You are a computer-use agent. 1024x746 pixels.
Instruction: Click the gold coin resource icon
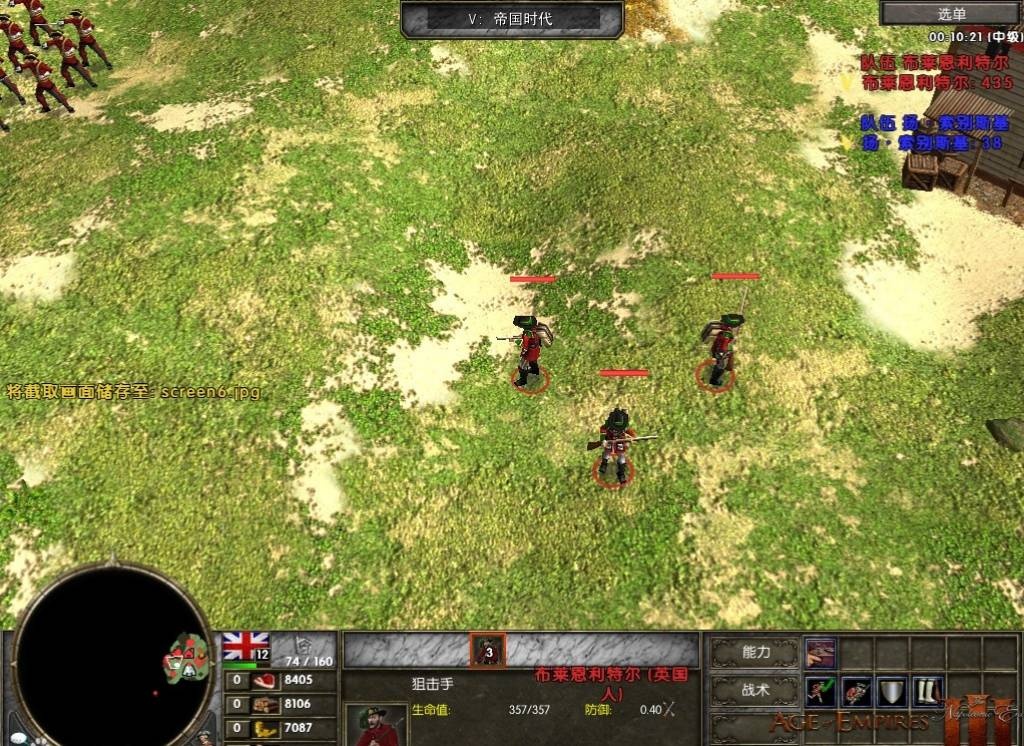[264, 727]
